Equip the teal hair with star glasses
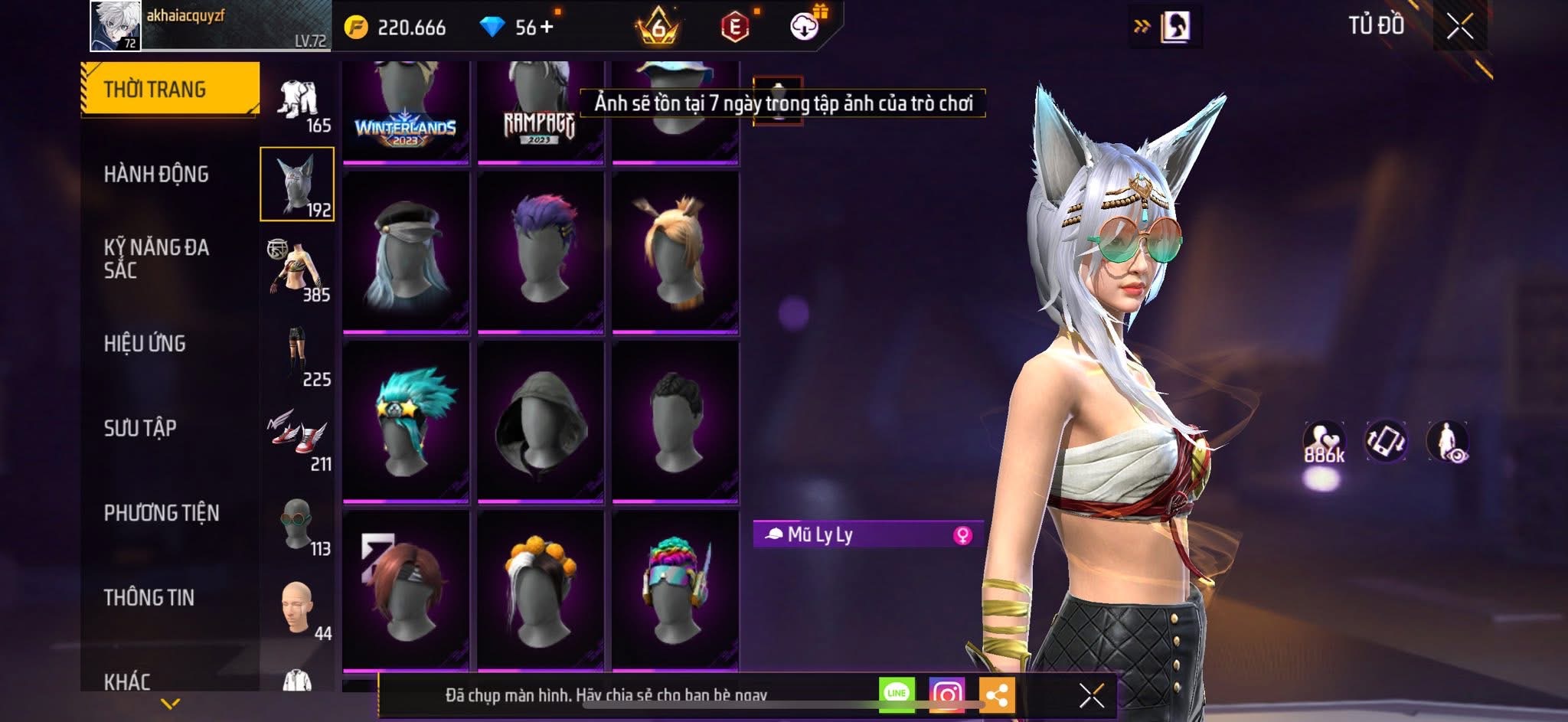Viewport: 1568px width, 722px height. point(406,423)
